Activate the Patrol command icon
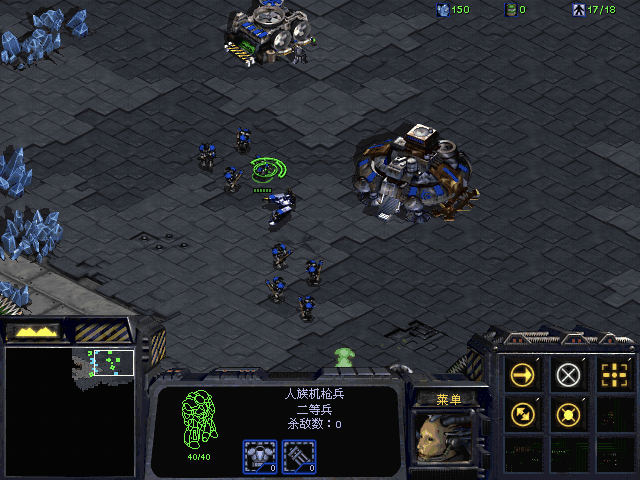This screenshot has width=640, height=480. coord(523,412)
